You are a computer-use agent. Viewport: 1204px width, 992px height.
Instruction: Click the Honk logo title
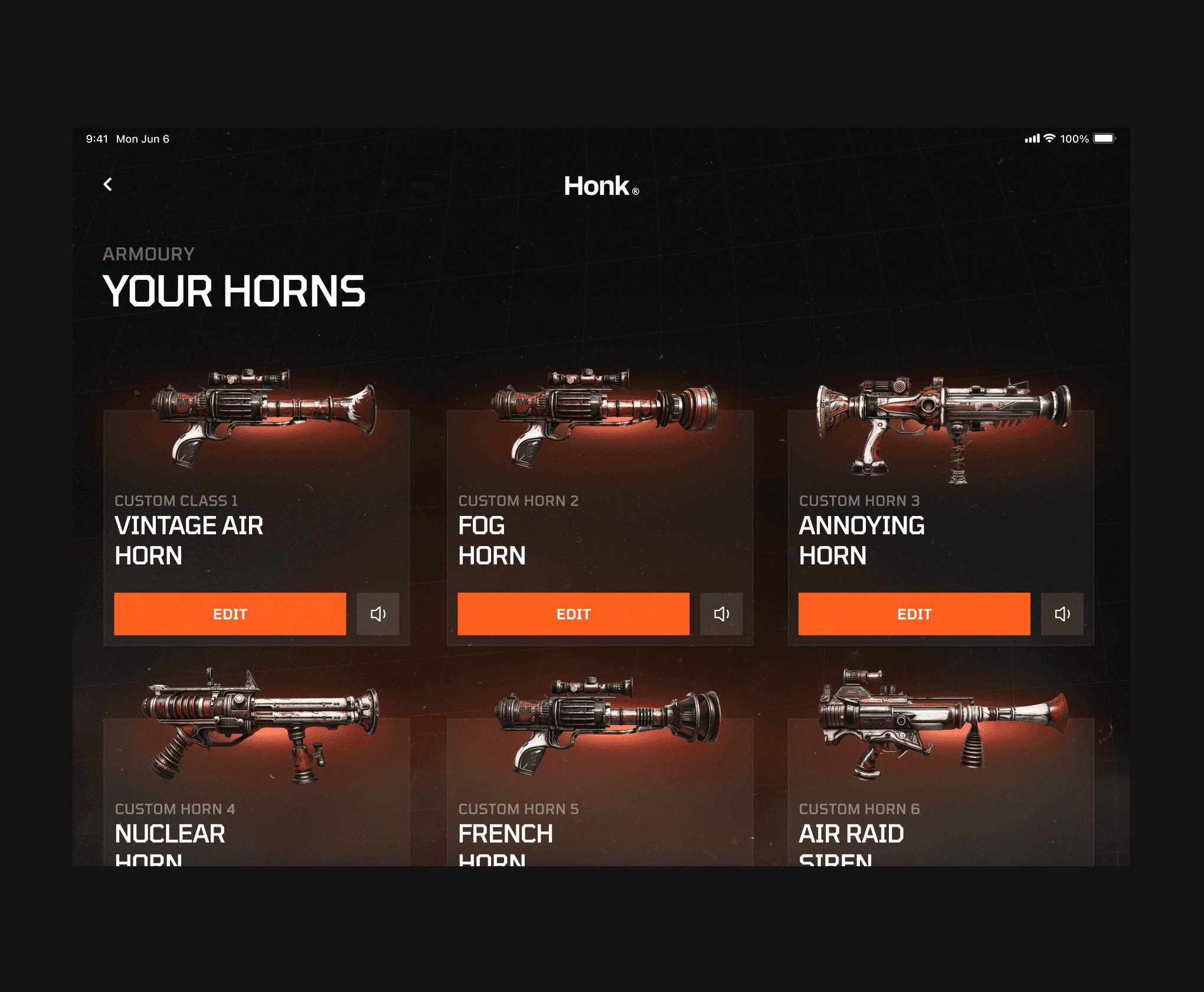(x=601, y=186)
